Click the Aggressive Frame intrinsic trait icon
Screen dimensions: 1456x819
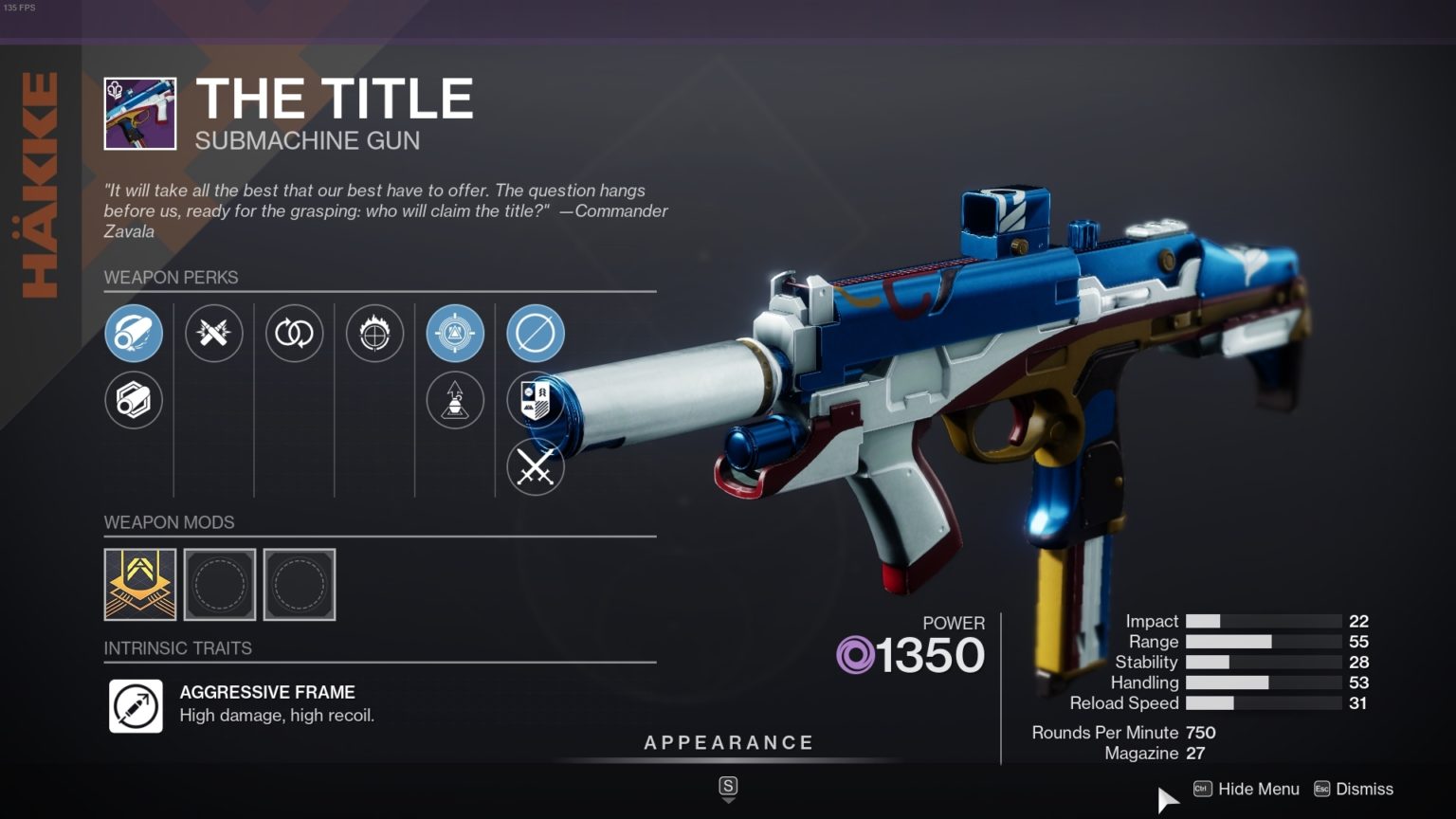(136, 706)
